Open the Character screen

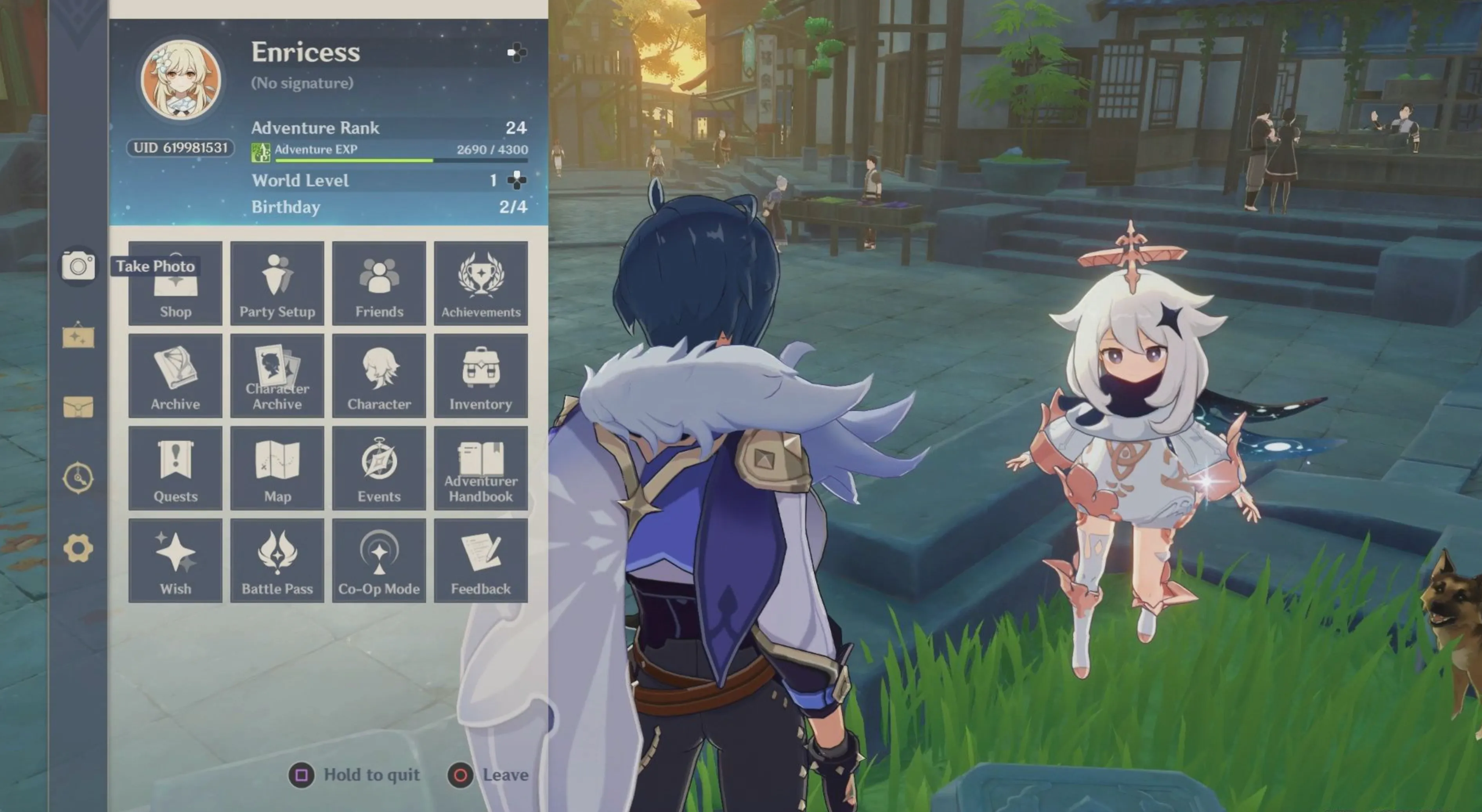379,376
